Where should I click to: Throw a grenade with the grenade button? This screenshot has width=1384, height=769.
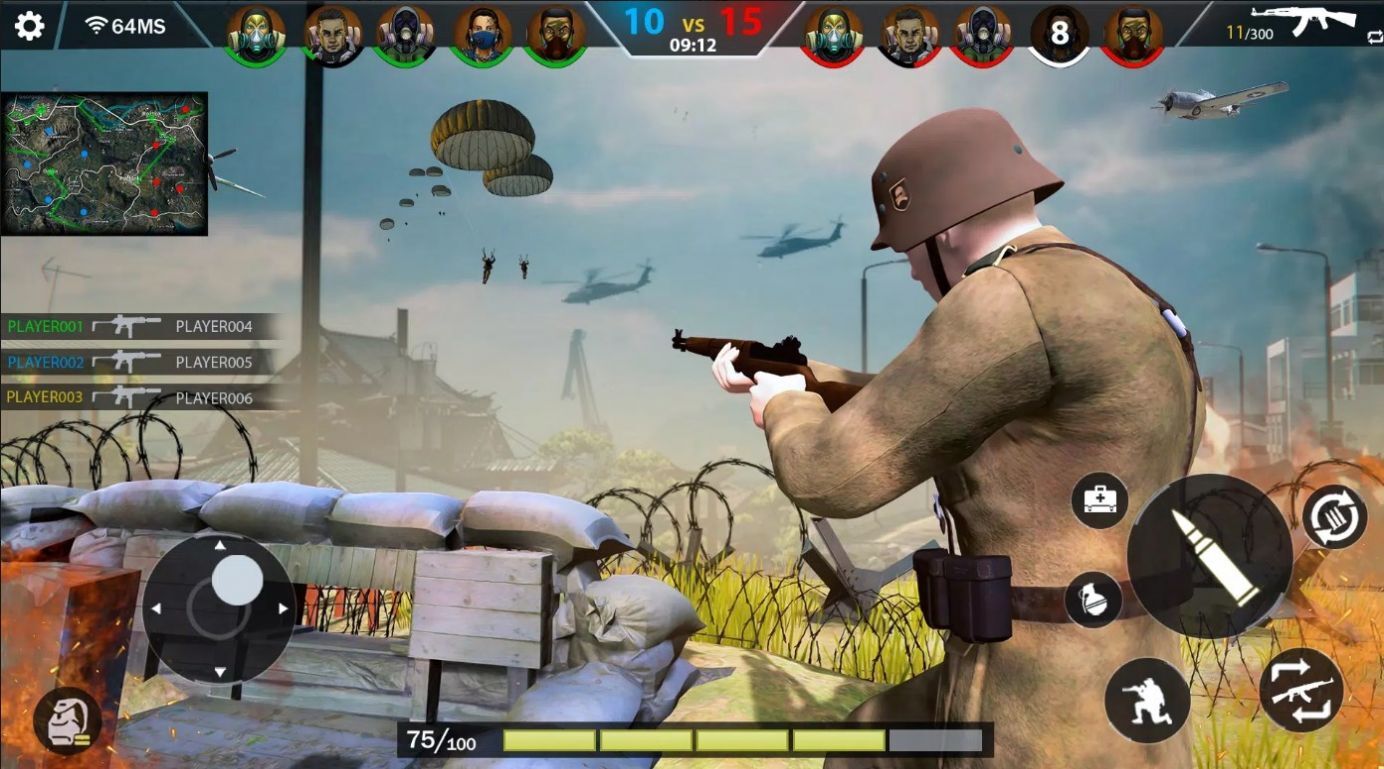click(1093, 600)
